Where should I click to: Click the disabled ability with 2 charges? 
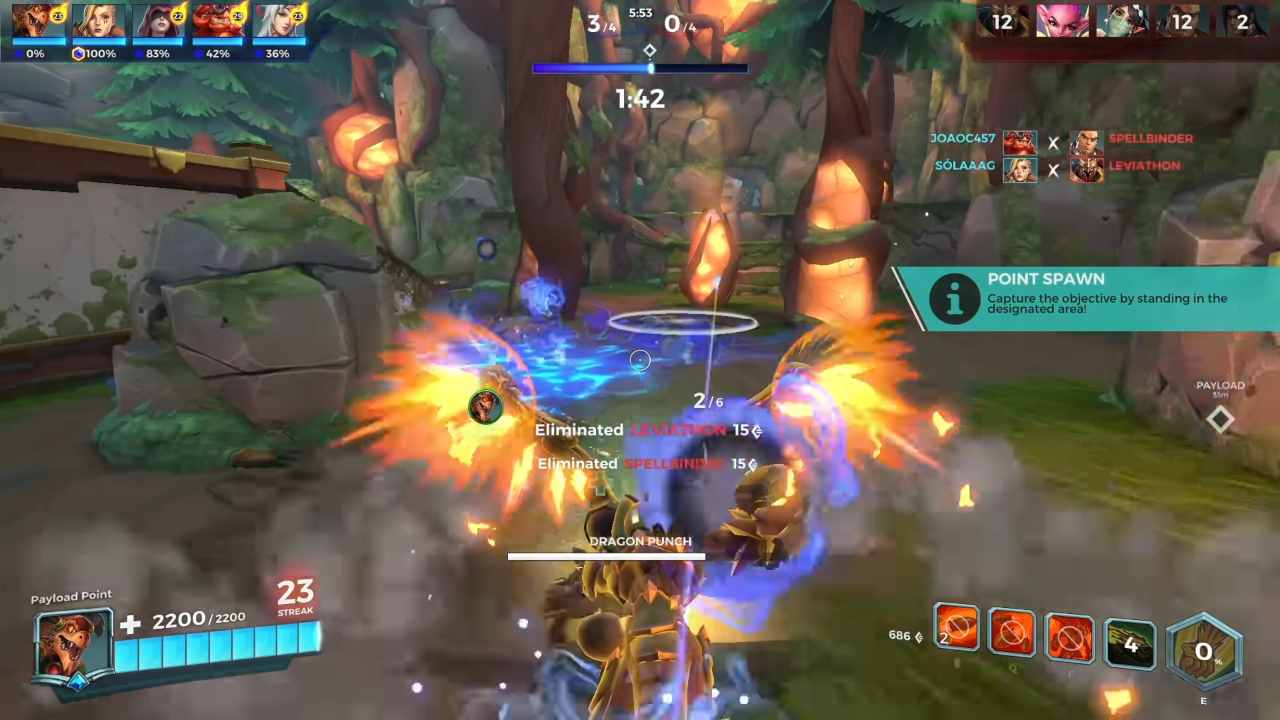956,628
